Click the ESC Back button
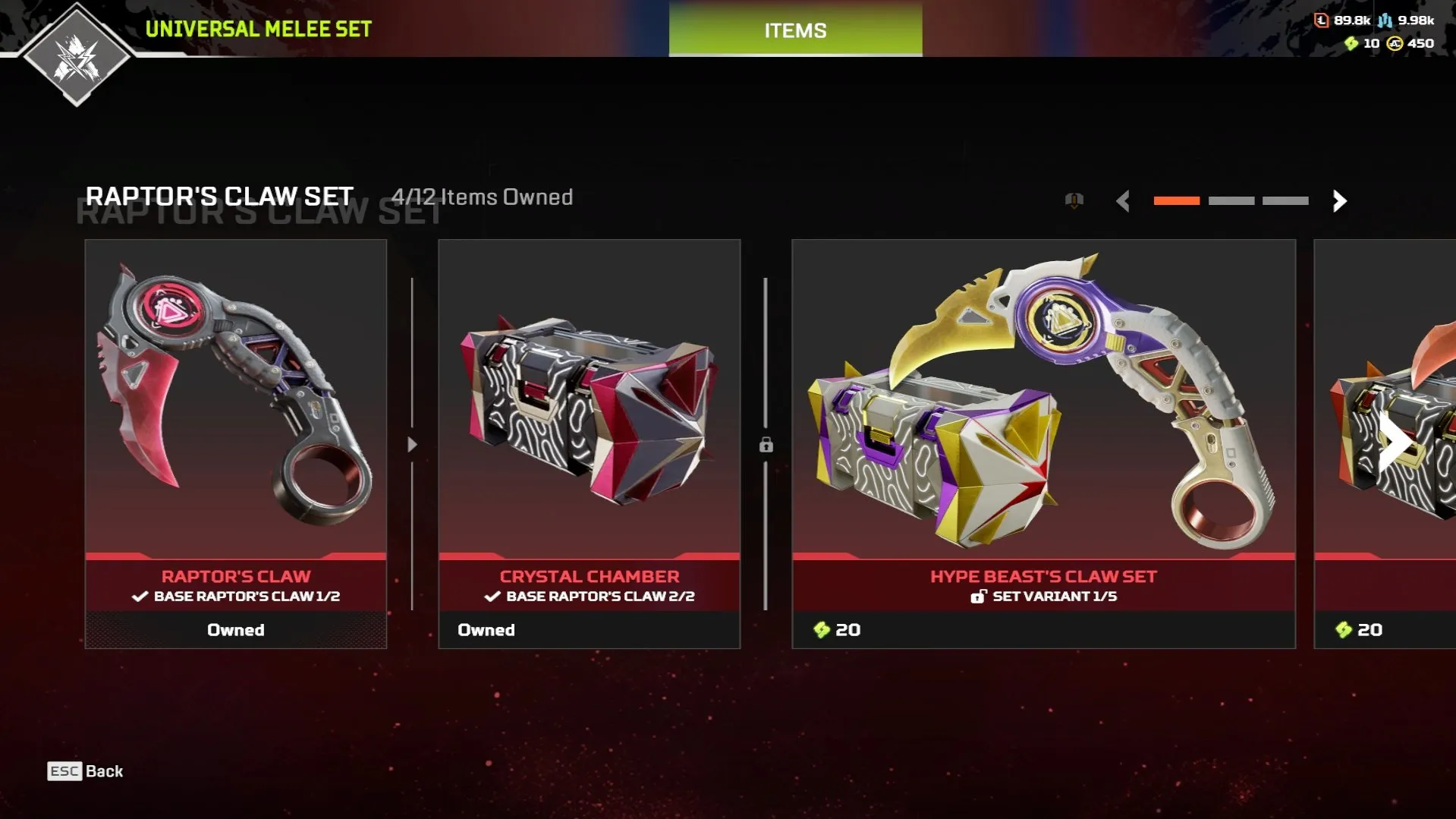 pos(83,771)
